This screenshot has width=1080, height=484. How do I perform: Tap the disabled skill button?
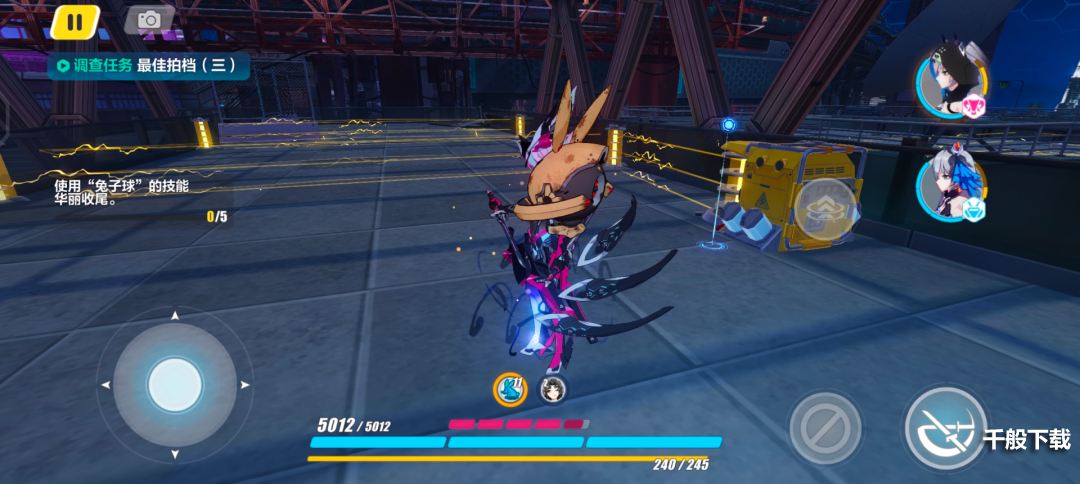pos(825,428)
